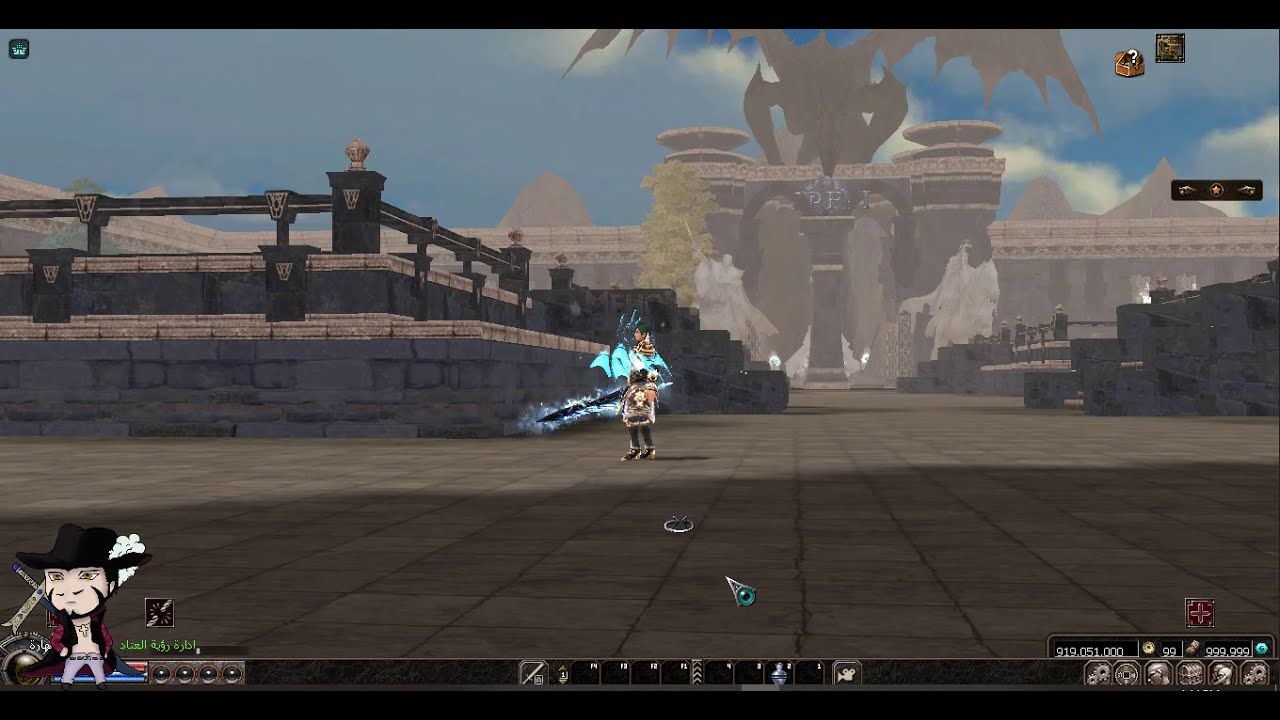Click the sword attack slot on the hotbar

coord(534,673)
